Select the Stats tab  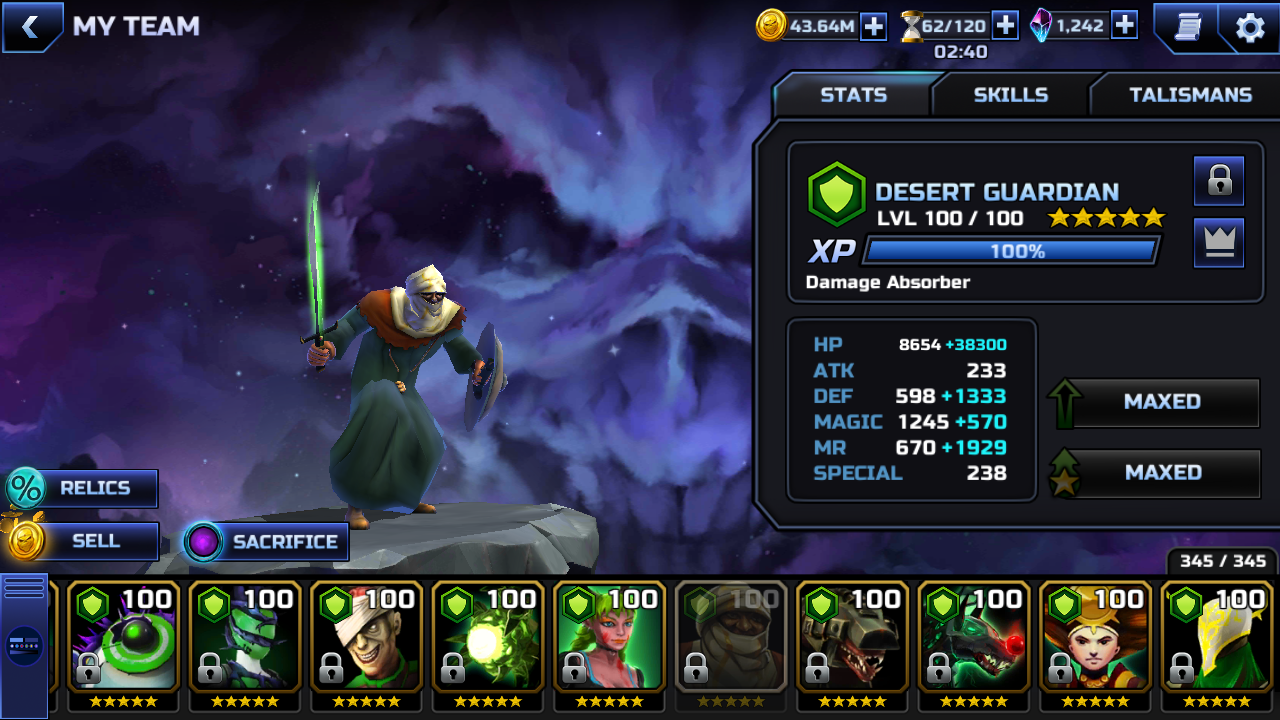click(853, 95)
